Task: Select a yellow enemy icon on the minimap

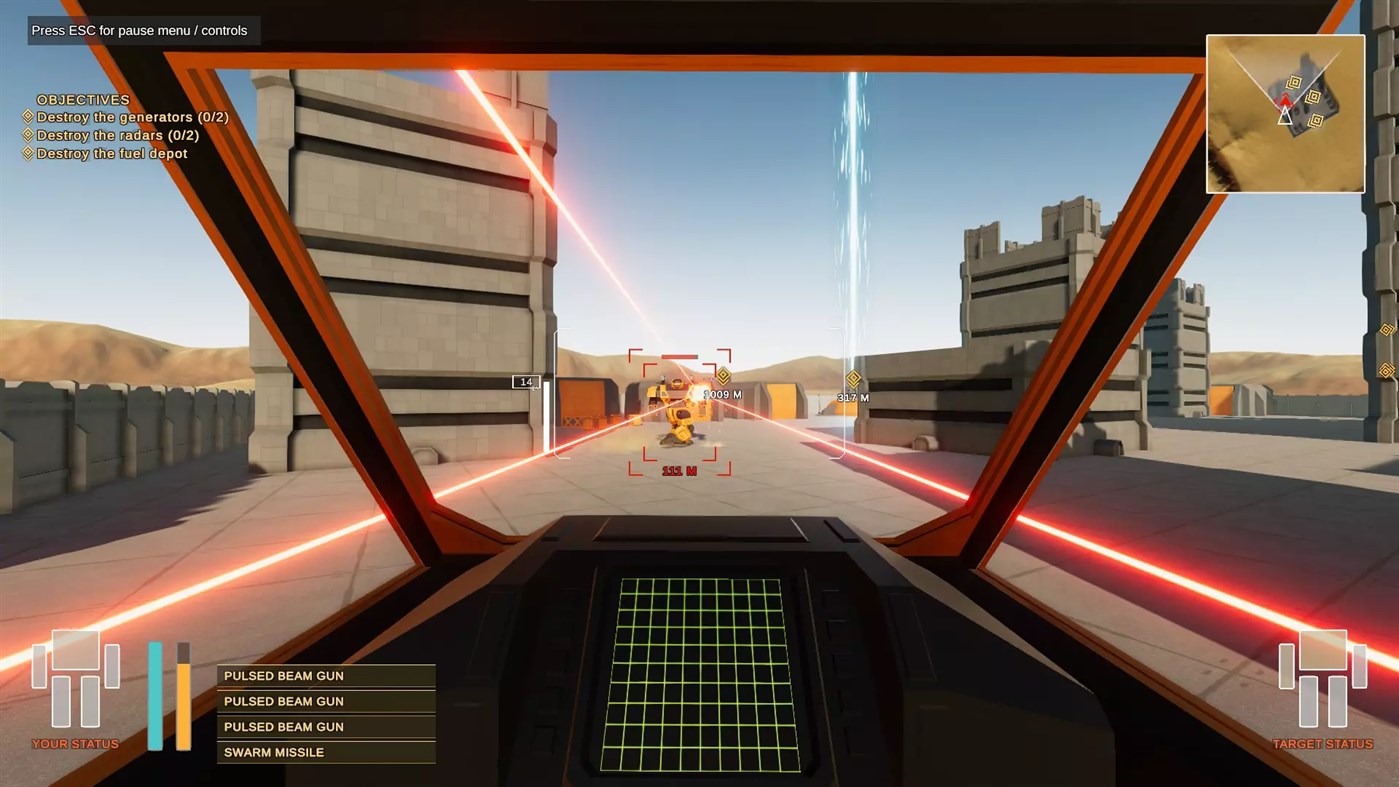Action: click(x=1294, y=81)
